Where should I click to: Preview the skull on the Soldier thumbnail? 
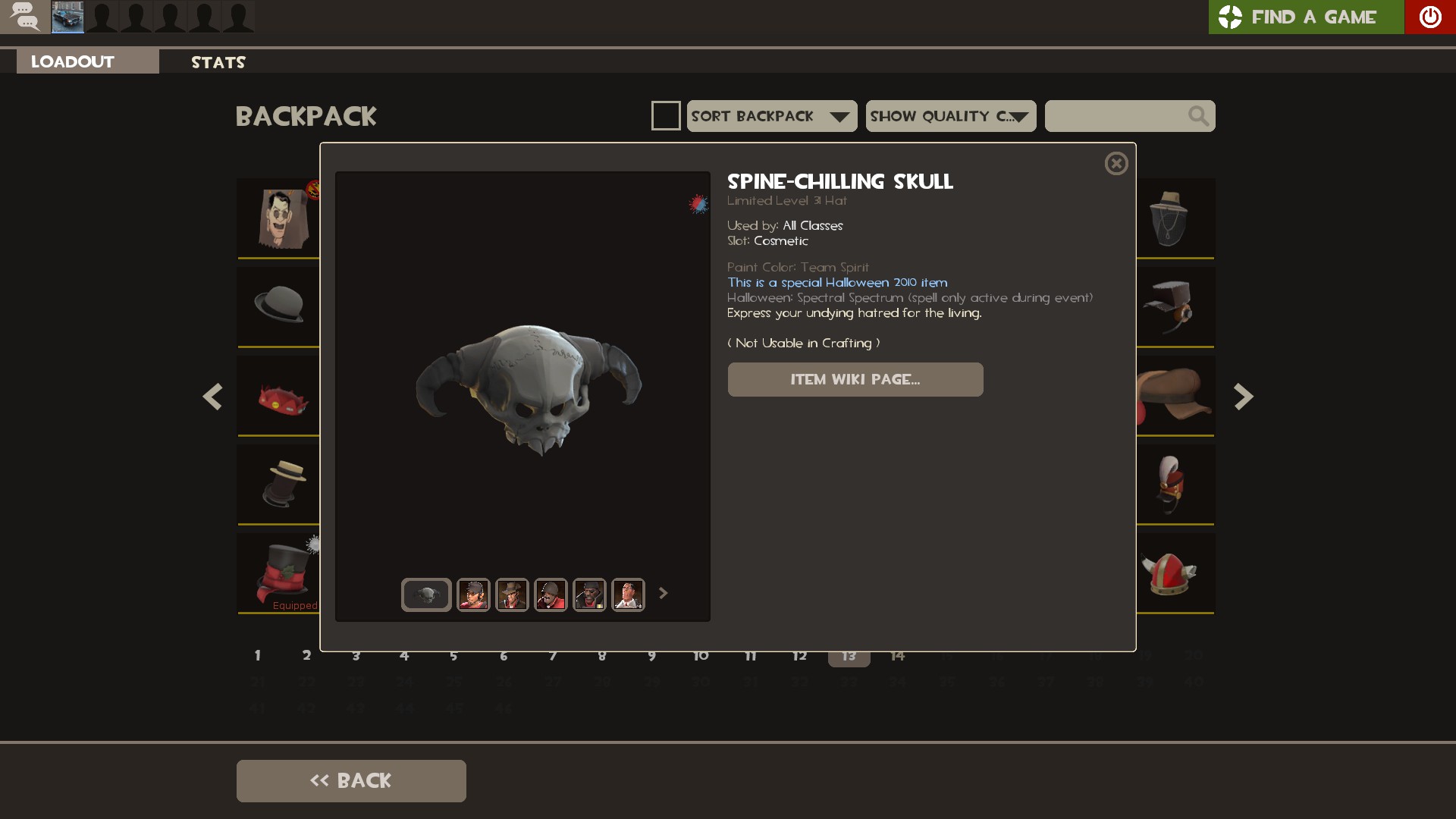pos(551,595)
